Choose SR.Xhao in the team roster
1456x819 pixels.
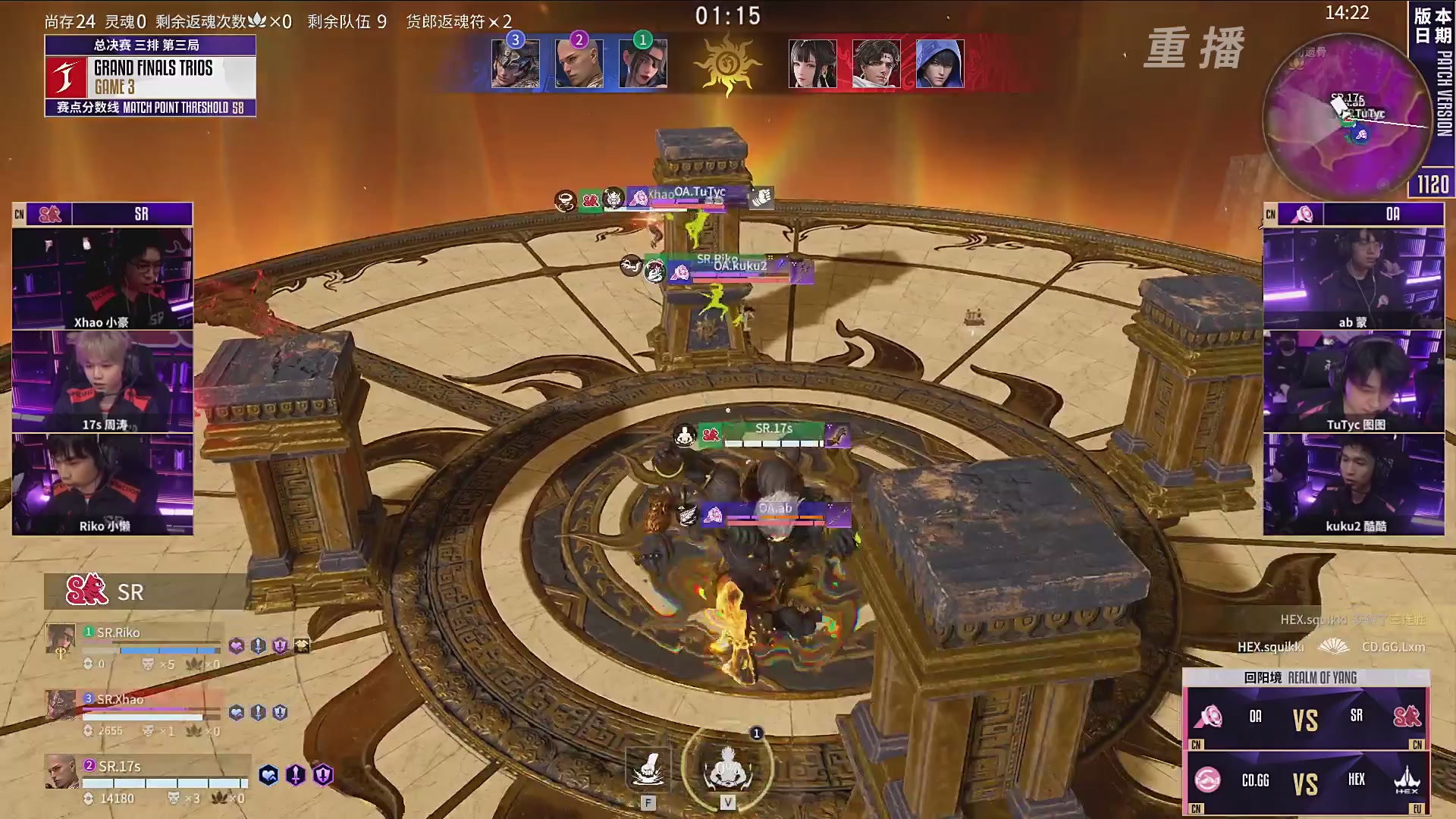(x=120, y=699)
